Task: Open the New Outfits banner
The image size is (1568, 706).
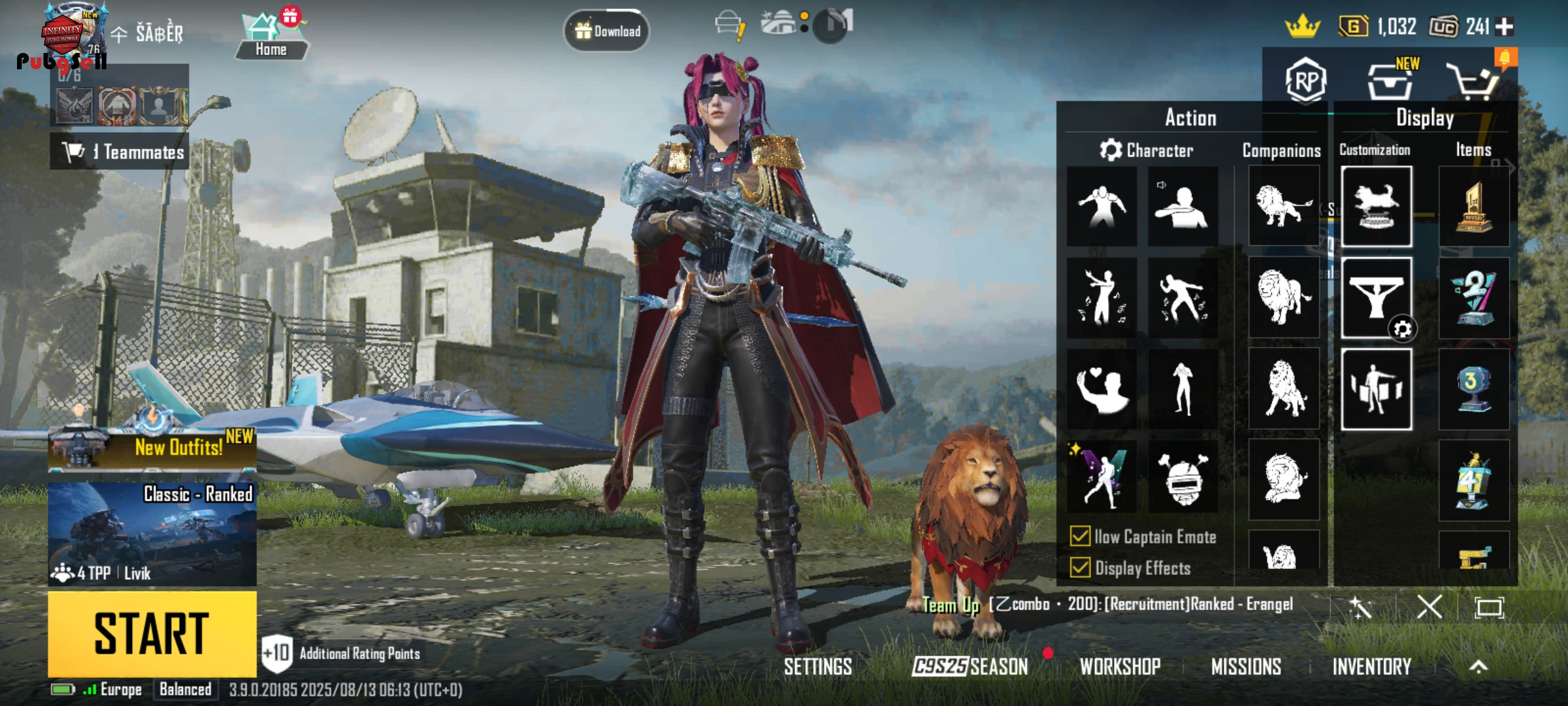Action: [x=152, y=448]
